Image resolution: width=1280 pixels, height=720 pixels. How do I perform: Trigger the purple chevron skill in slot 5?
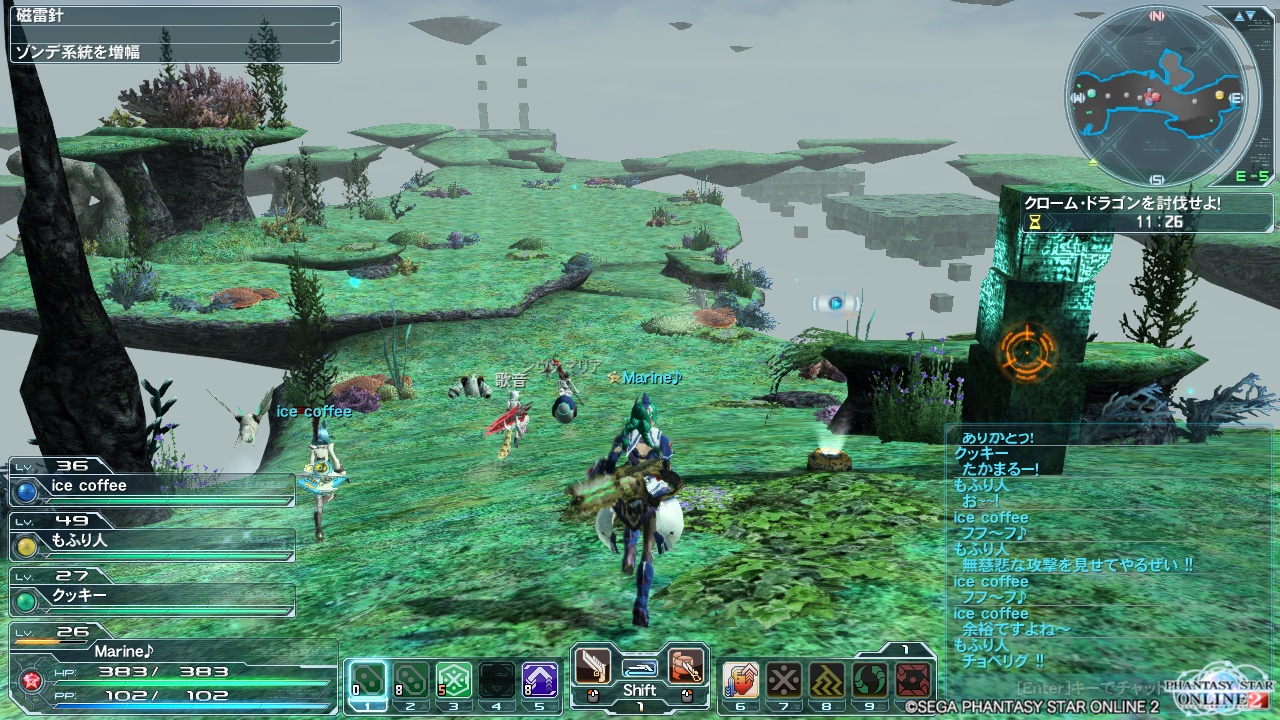click(x=540, y=682)
